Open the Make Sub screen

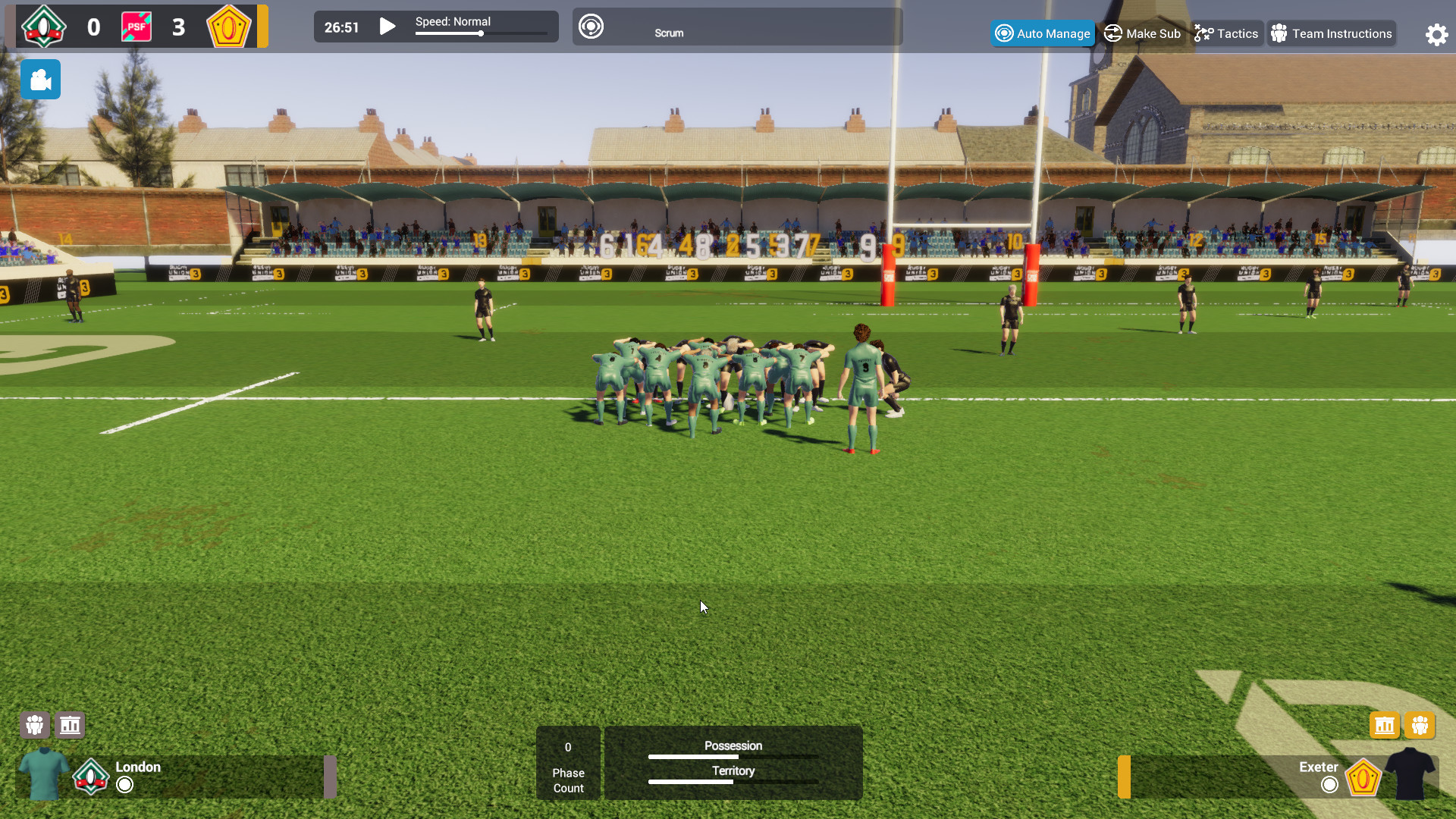[1142, 33]
